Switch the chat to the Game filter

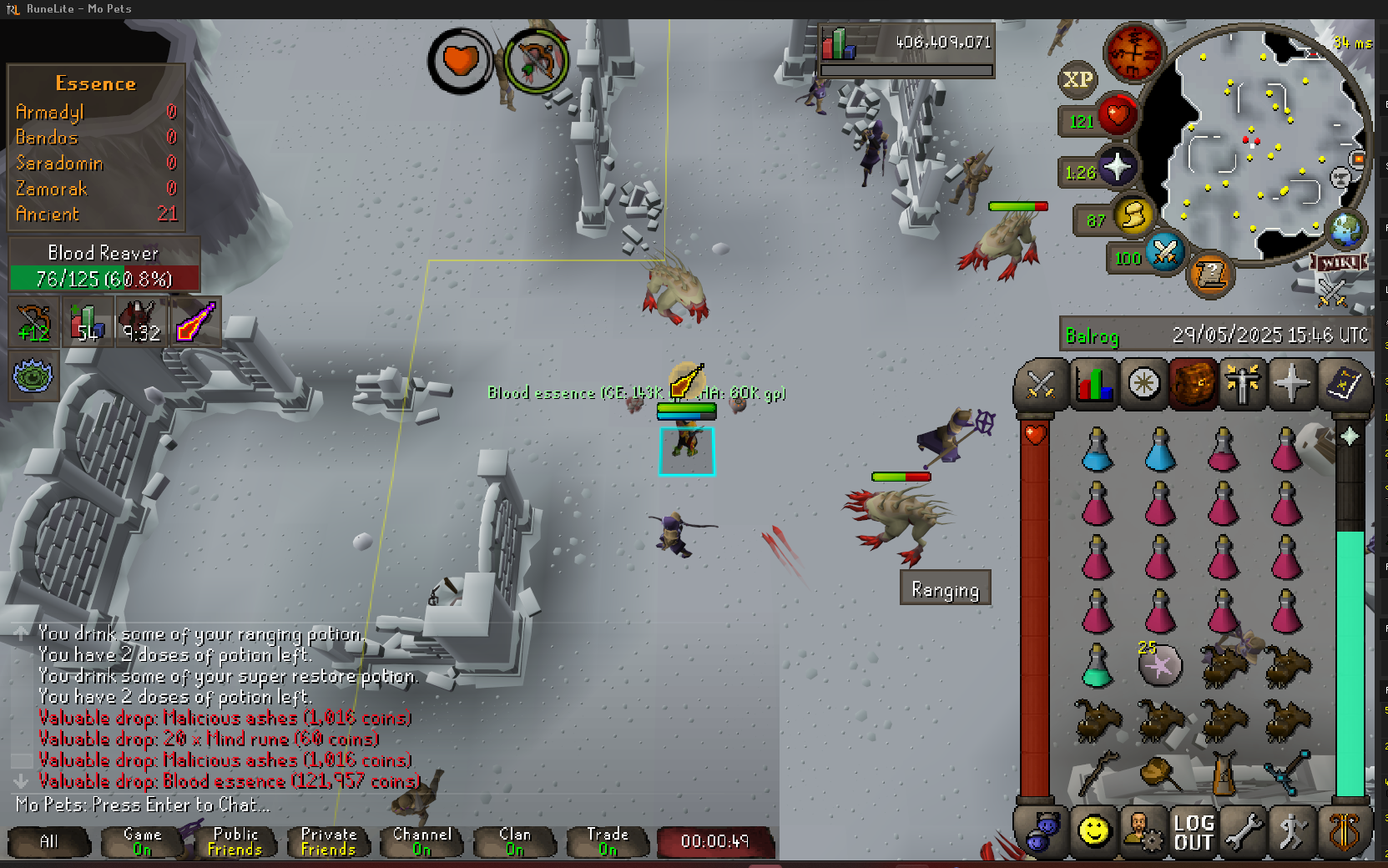(x=143, y=841)
